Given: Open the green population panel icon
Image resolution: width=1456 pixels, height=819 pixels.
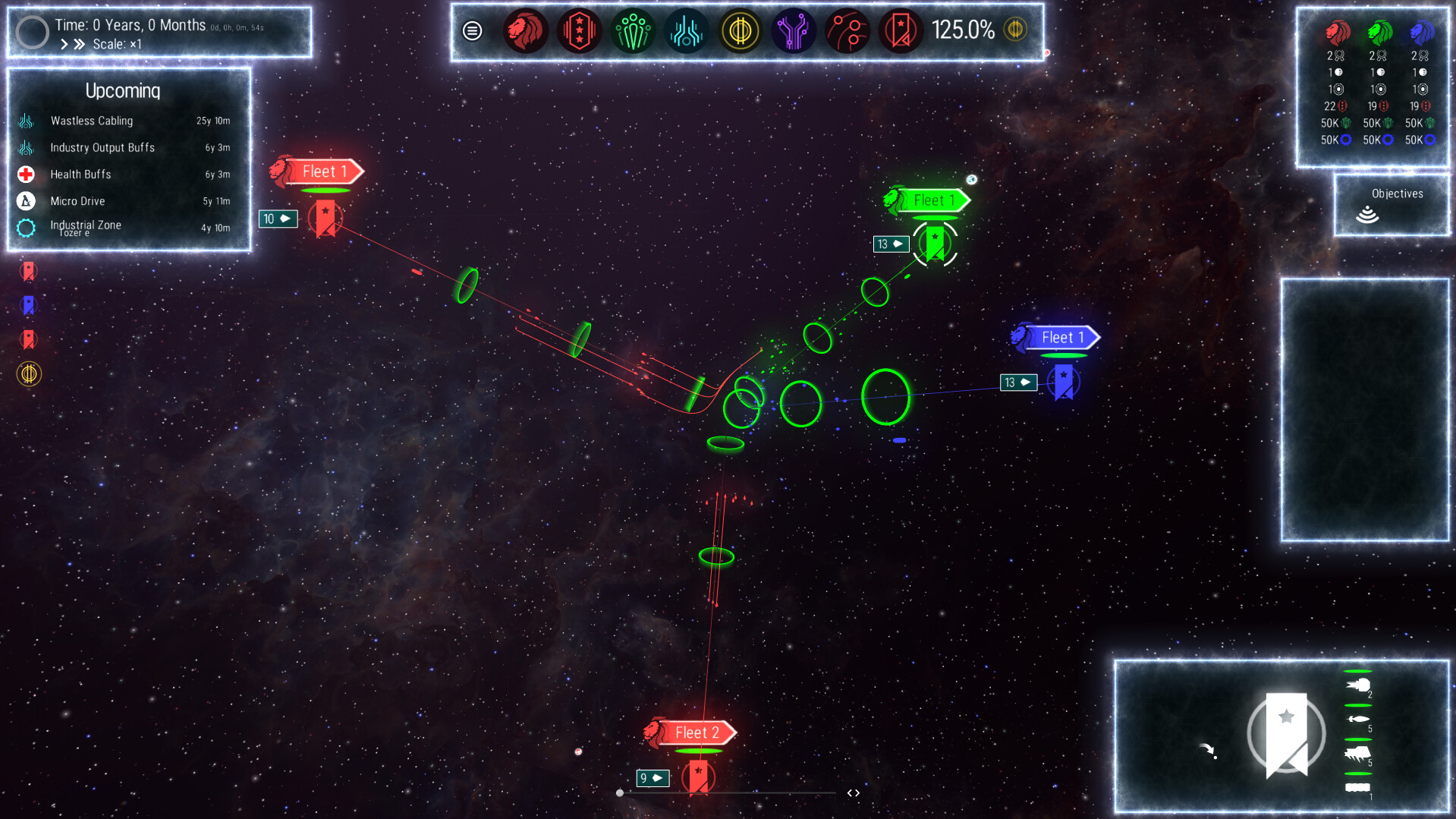Looking at the screenshot, I should [633, 32].
